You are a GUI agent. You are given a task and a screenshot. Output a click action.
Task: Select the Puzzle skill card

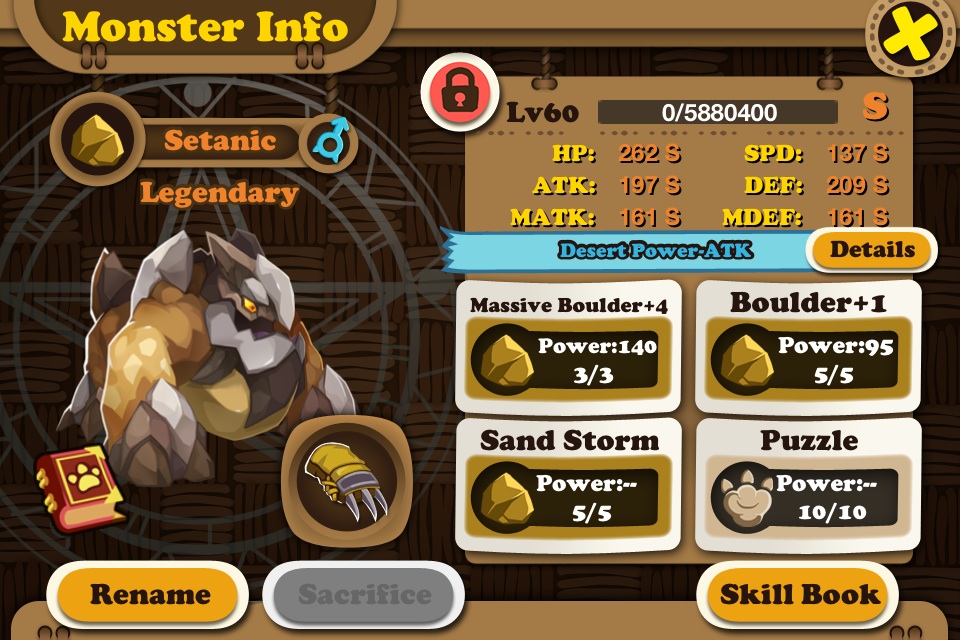pos(808,484)
